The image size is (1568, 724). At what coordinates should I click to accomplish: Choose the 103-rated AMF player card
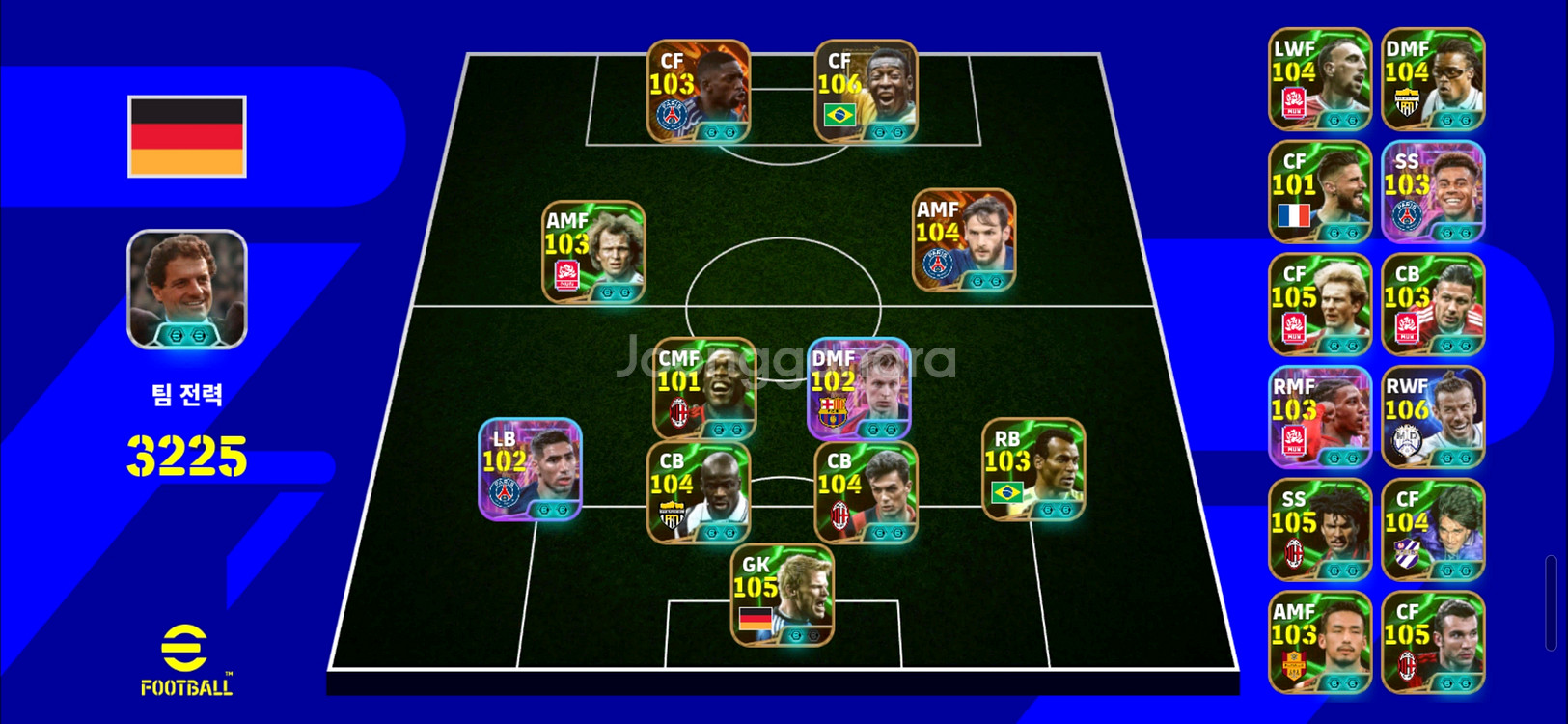click(593, 251)
